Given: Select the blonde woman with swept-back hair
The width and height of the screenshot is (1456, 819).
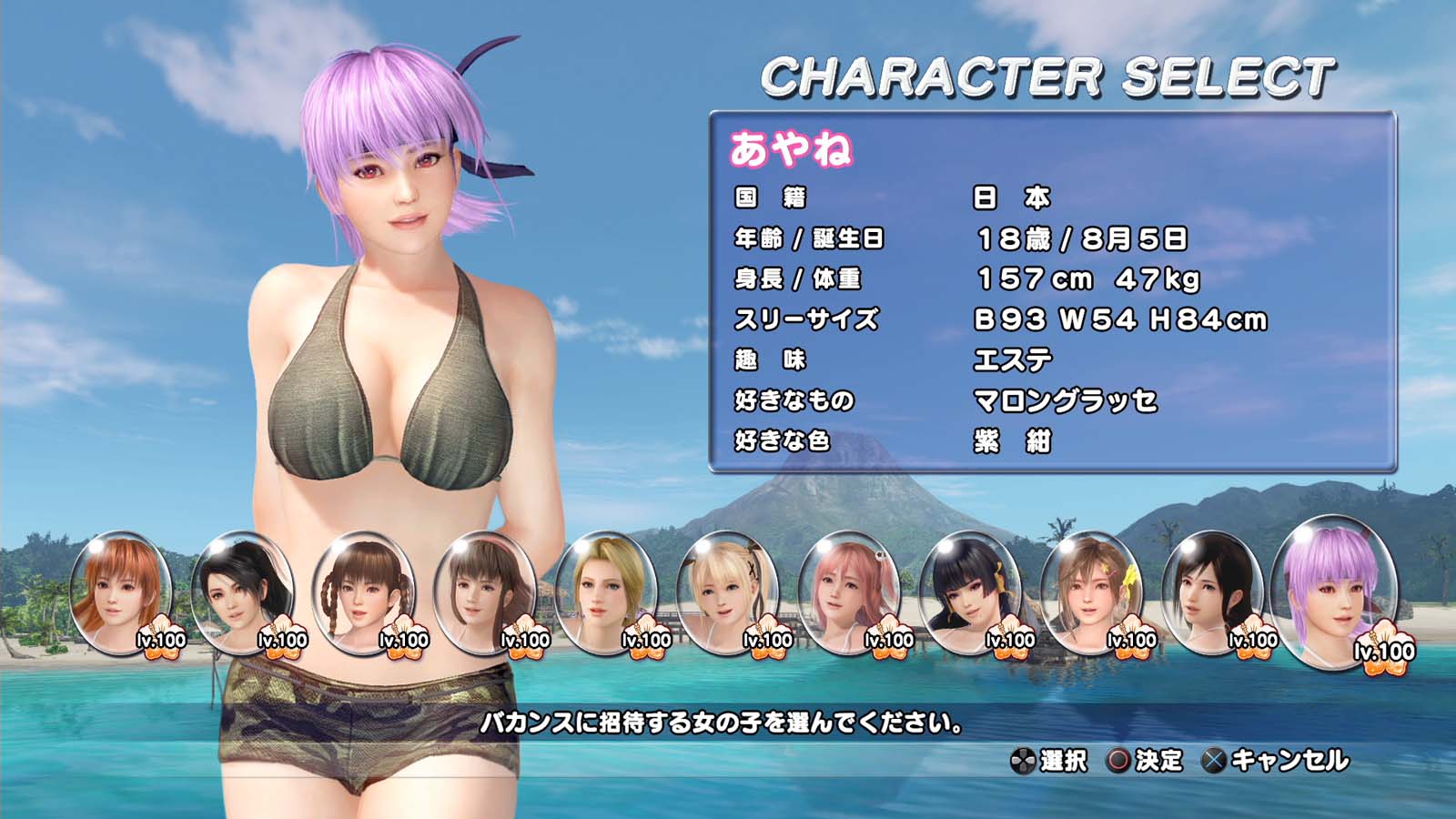Looking at the screenshot, I should (606, 593).
